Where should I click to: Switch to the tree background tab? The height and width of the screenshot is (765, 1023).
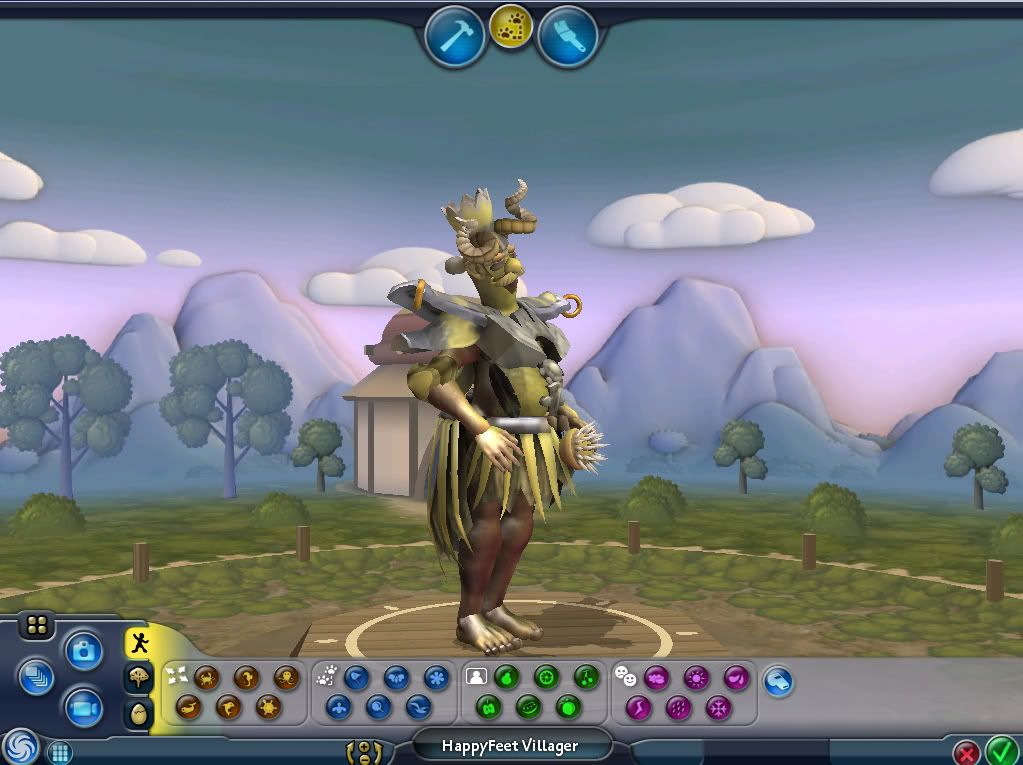tap(139, 678)
